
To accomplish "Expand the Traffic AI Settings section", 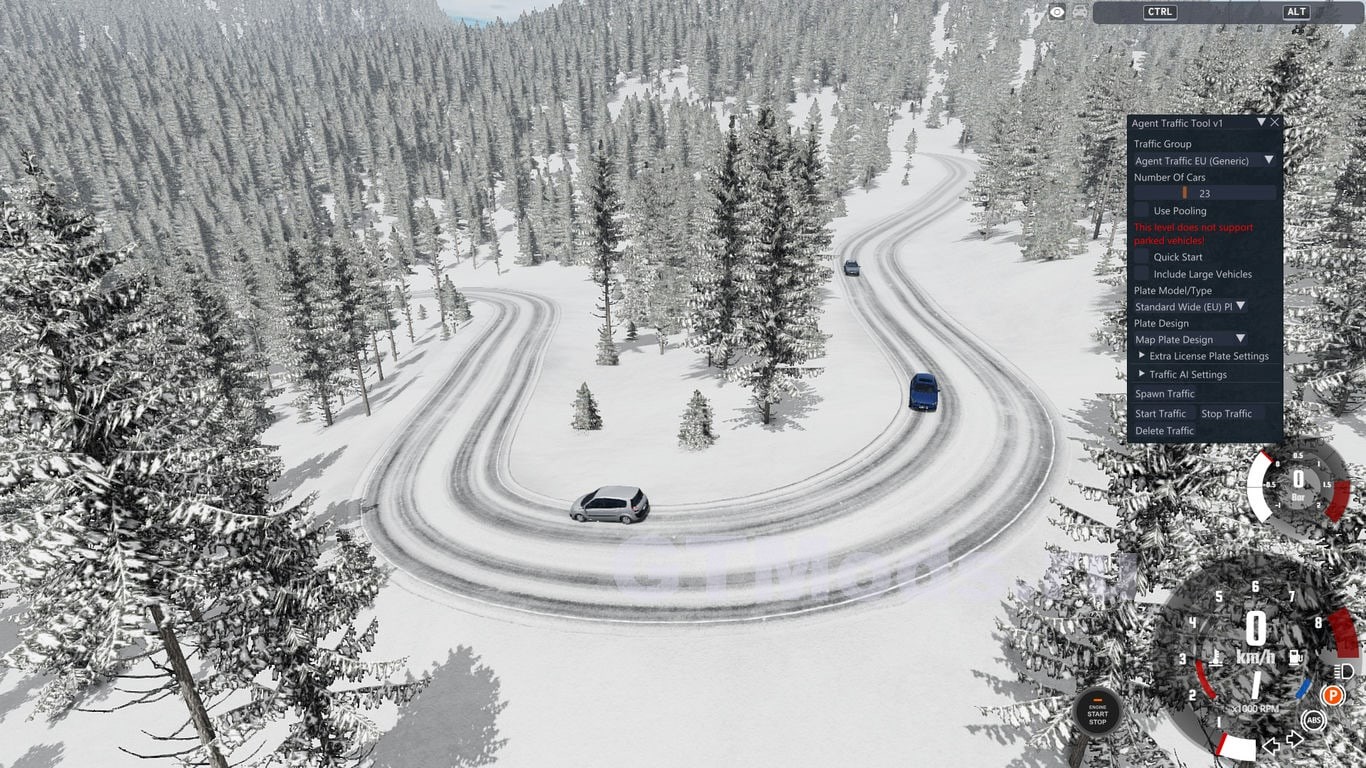I will click(1142, 374).
